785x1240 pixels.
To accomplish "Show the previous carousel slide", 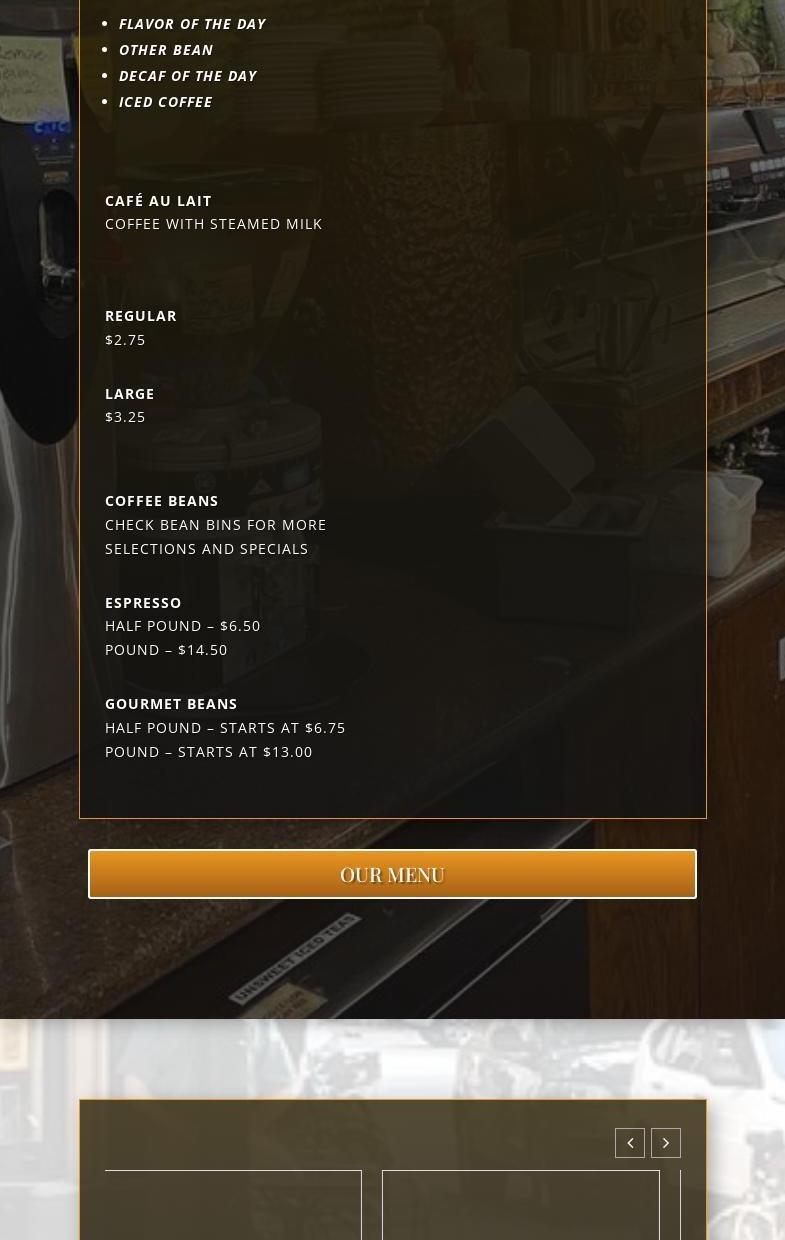I will coord(630,1143).
